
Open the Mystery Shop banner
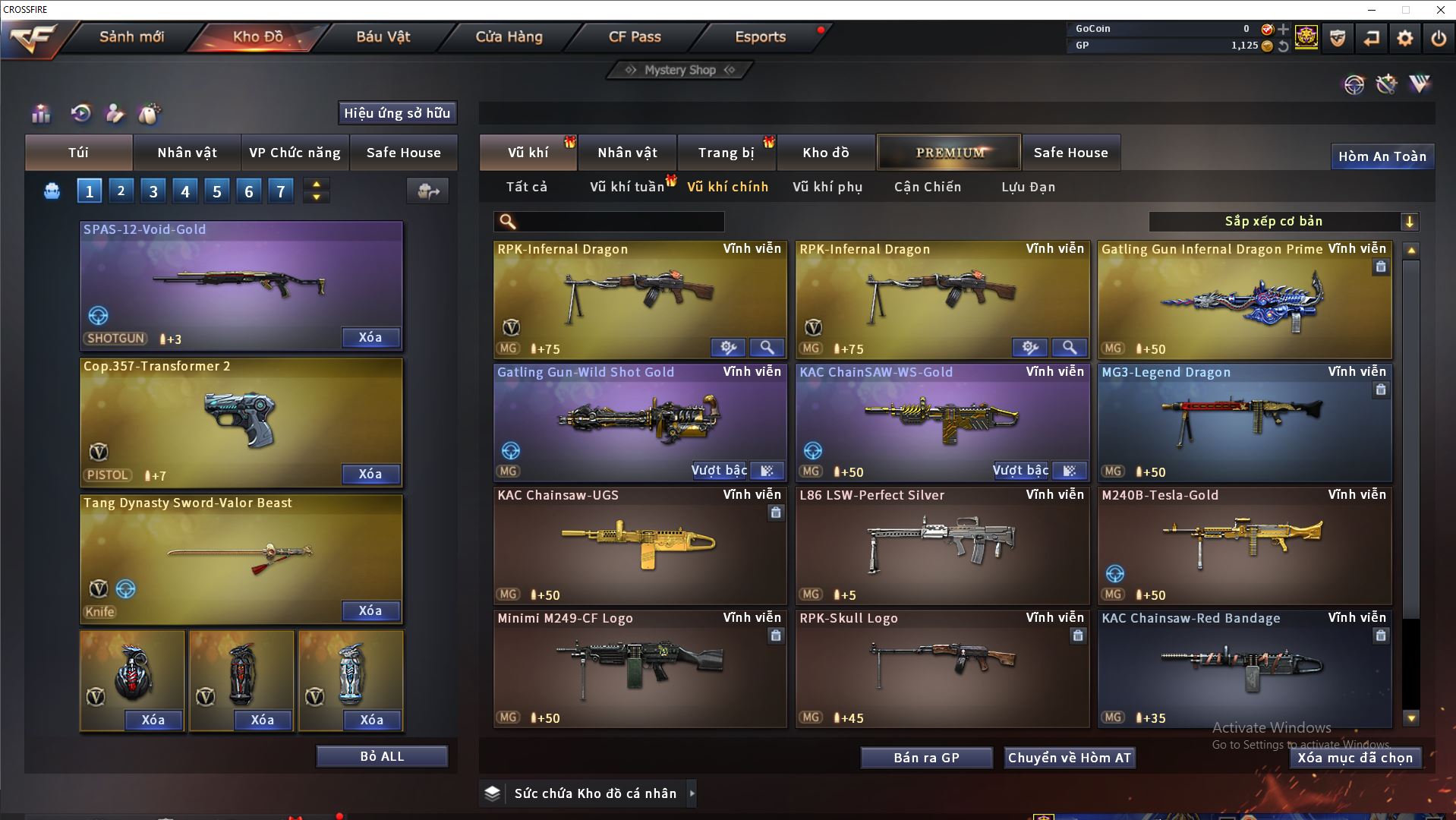[x=680, y=70]
